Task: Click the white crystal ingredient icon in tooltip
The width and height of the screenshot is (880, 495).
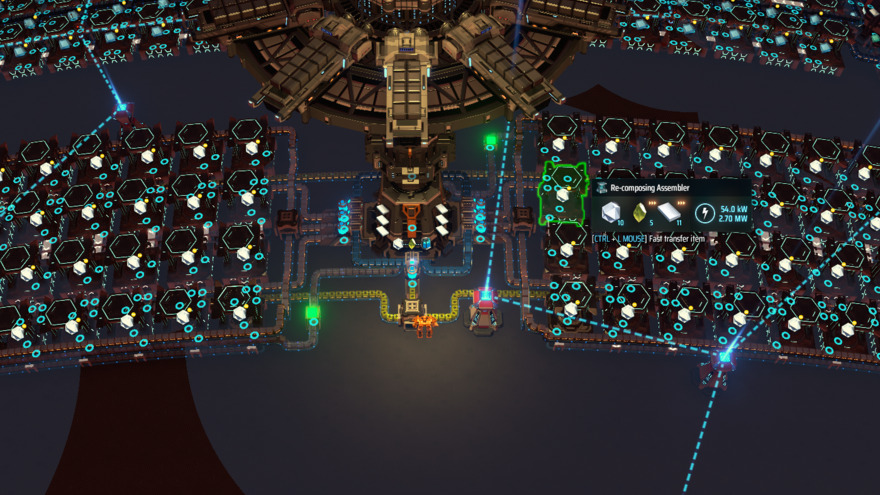Action: tap(609, 213)
